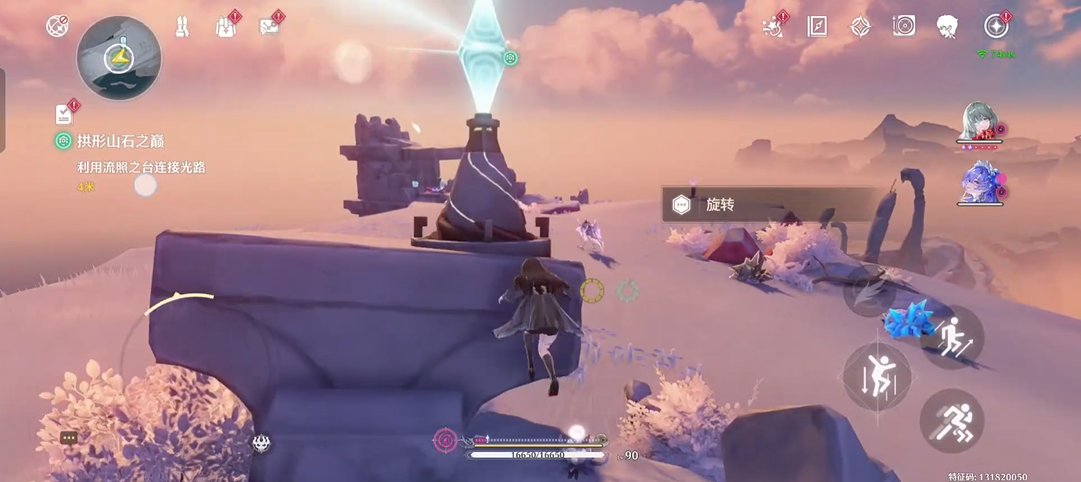
Task: Open the mail envelope icon
Action: click(269, 27)
